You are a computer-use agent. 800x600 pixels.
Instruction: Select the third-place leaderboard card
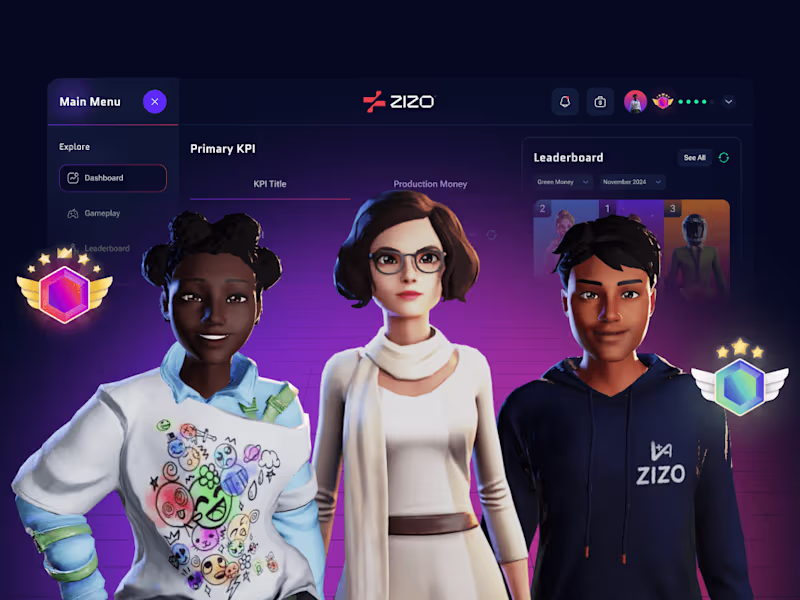697,250
